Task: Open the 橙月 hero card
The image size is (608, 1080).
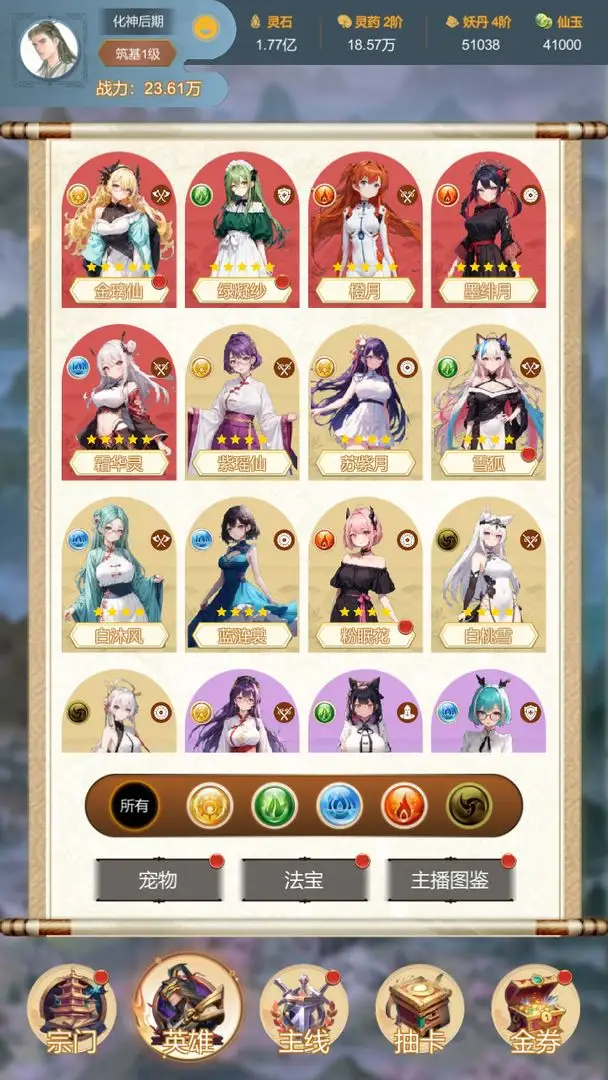Action: 365,230
